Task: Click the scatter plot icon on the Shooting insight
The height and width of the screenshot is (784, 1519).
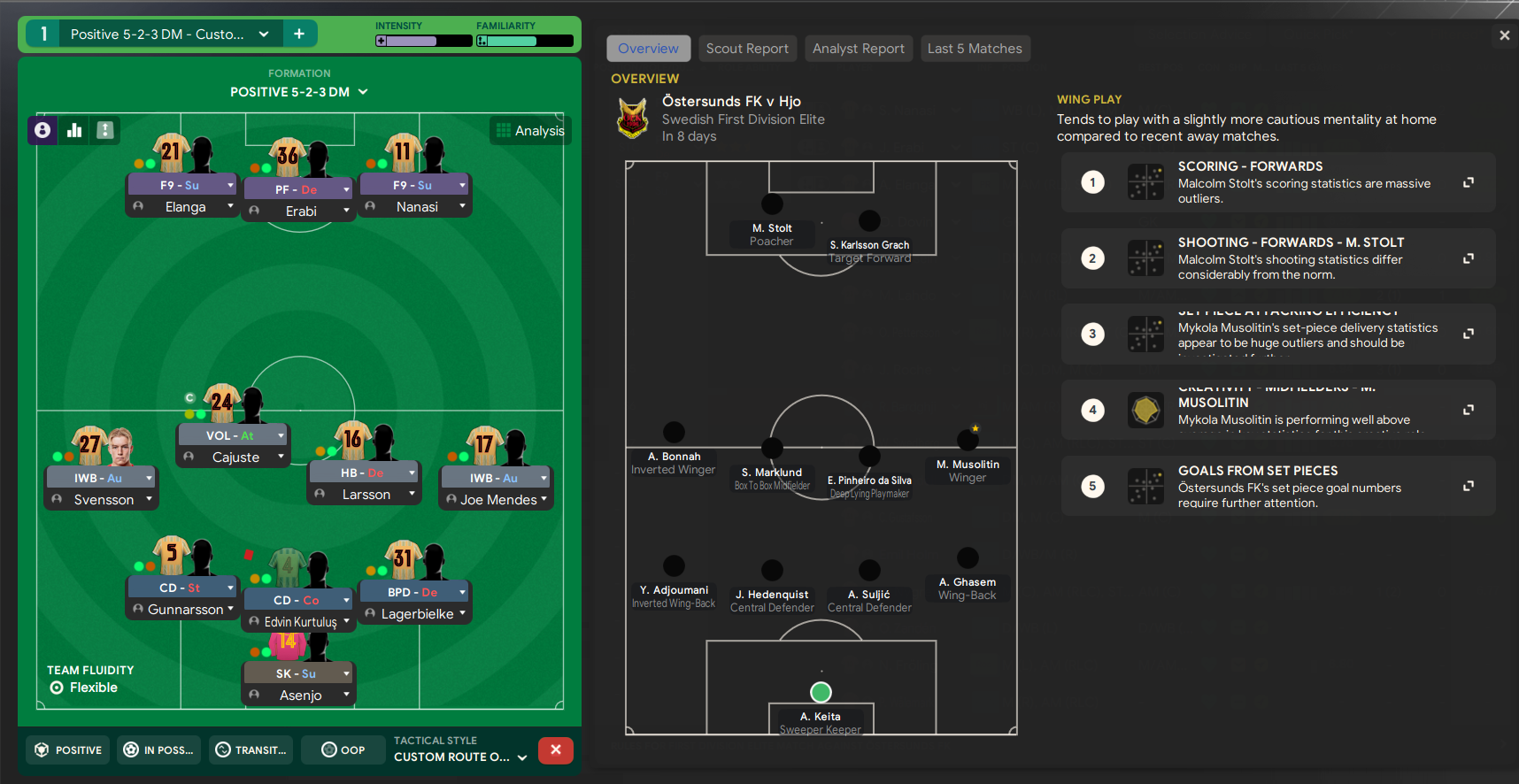Action: click(1145, 258)
